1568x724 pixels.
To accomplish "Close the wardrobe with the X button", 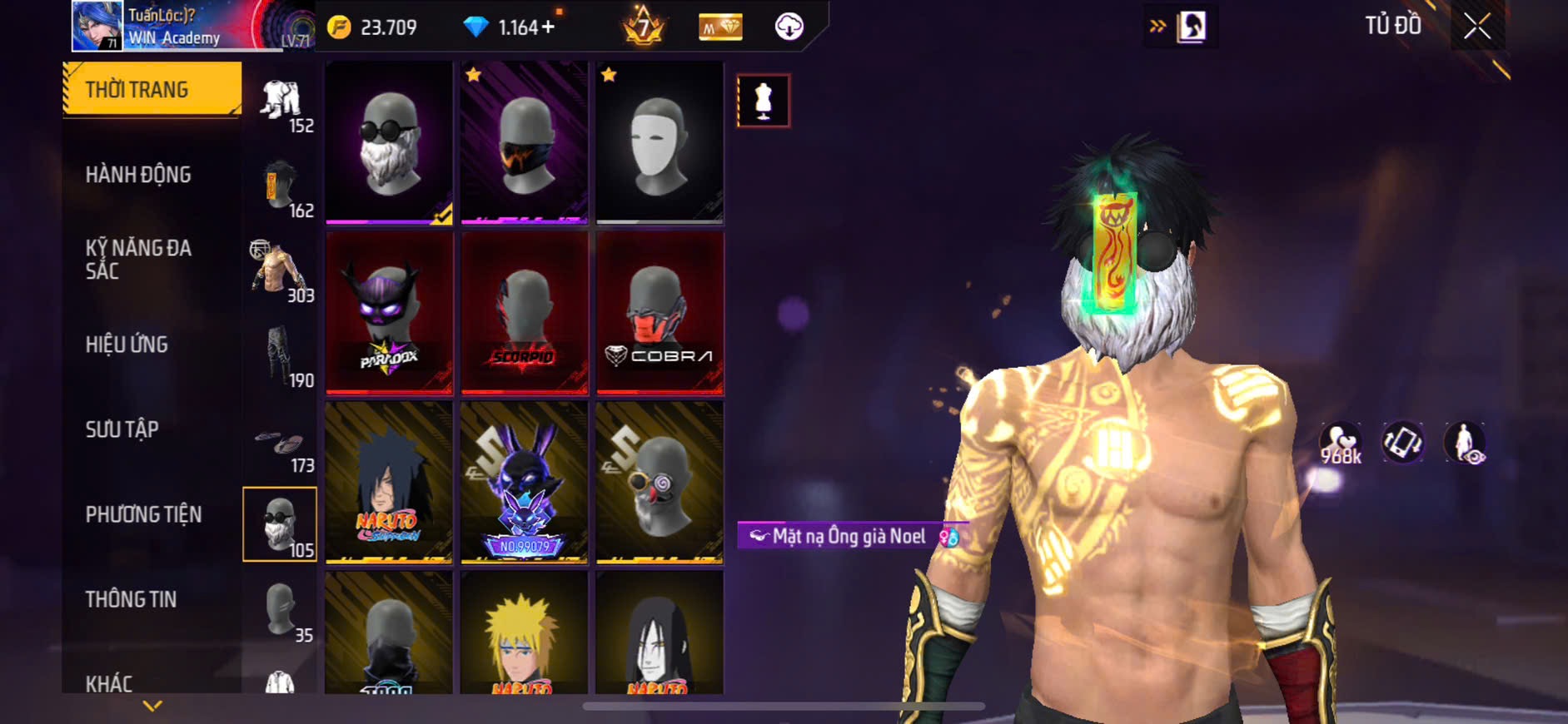I will (x=1477, y=27).
